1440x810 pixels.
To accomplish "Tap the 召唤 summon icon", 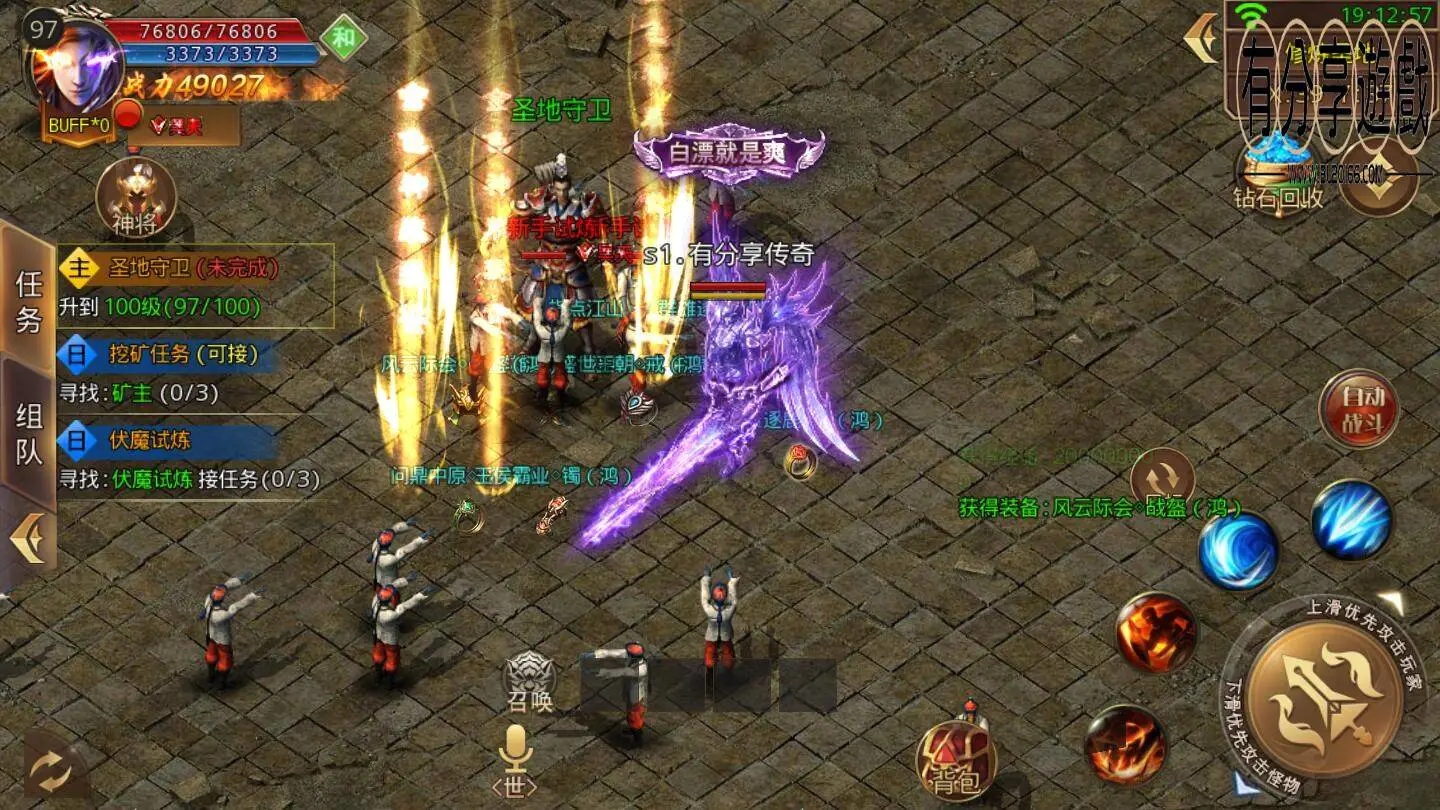I will point(529,680).
